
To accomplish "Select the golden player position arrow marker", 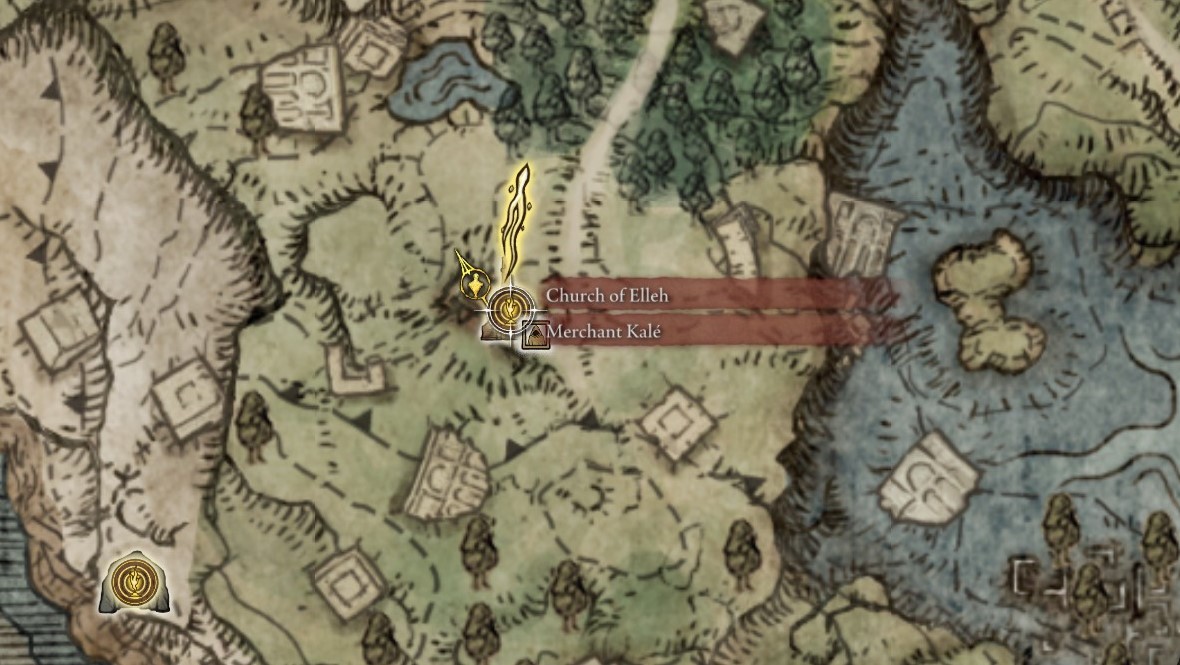I will (x=472, y=282).
